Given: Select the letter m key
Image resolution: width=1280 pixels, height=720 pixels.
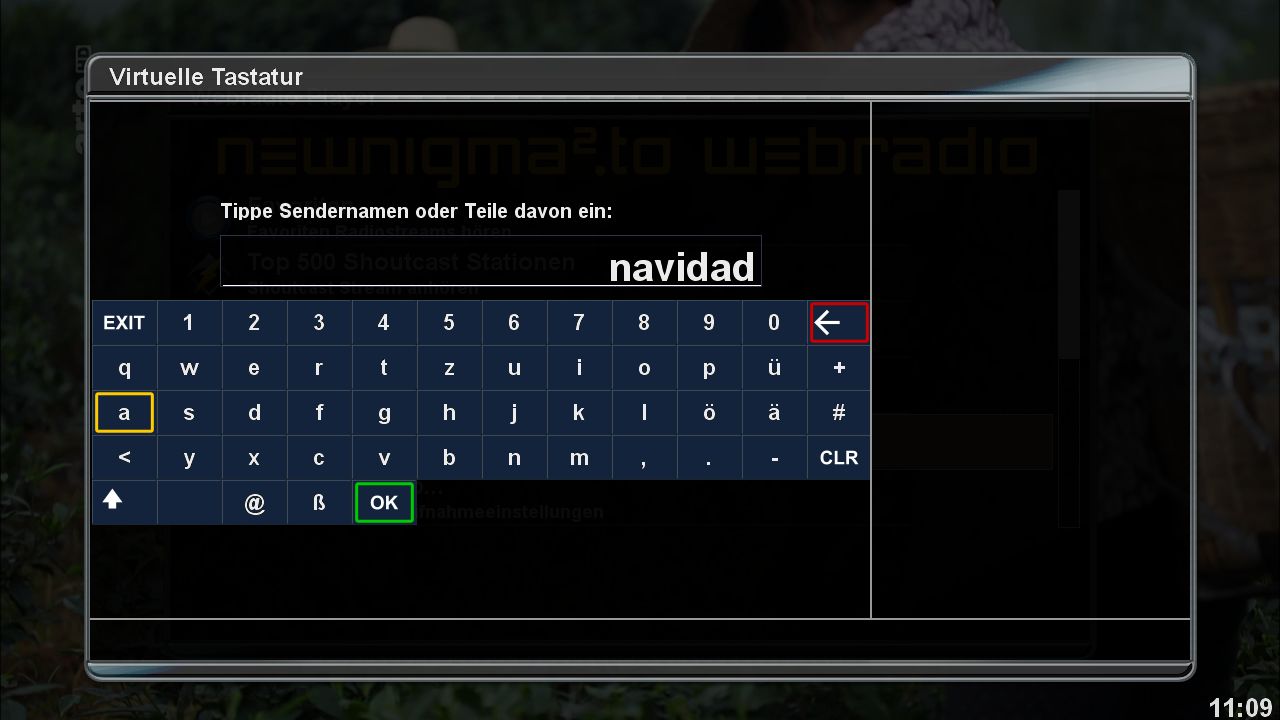Looking at the screenshot, I should [x=579, y=457].
